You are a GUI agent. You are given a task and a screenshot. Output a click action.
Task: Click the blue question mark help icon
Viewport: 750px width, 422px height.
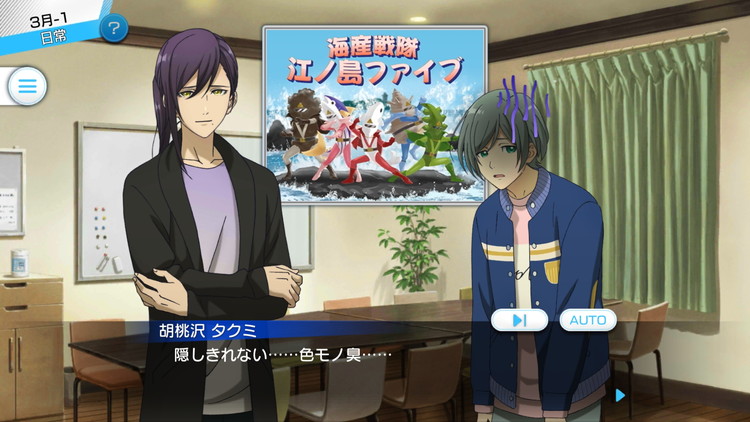click(114, 28)
